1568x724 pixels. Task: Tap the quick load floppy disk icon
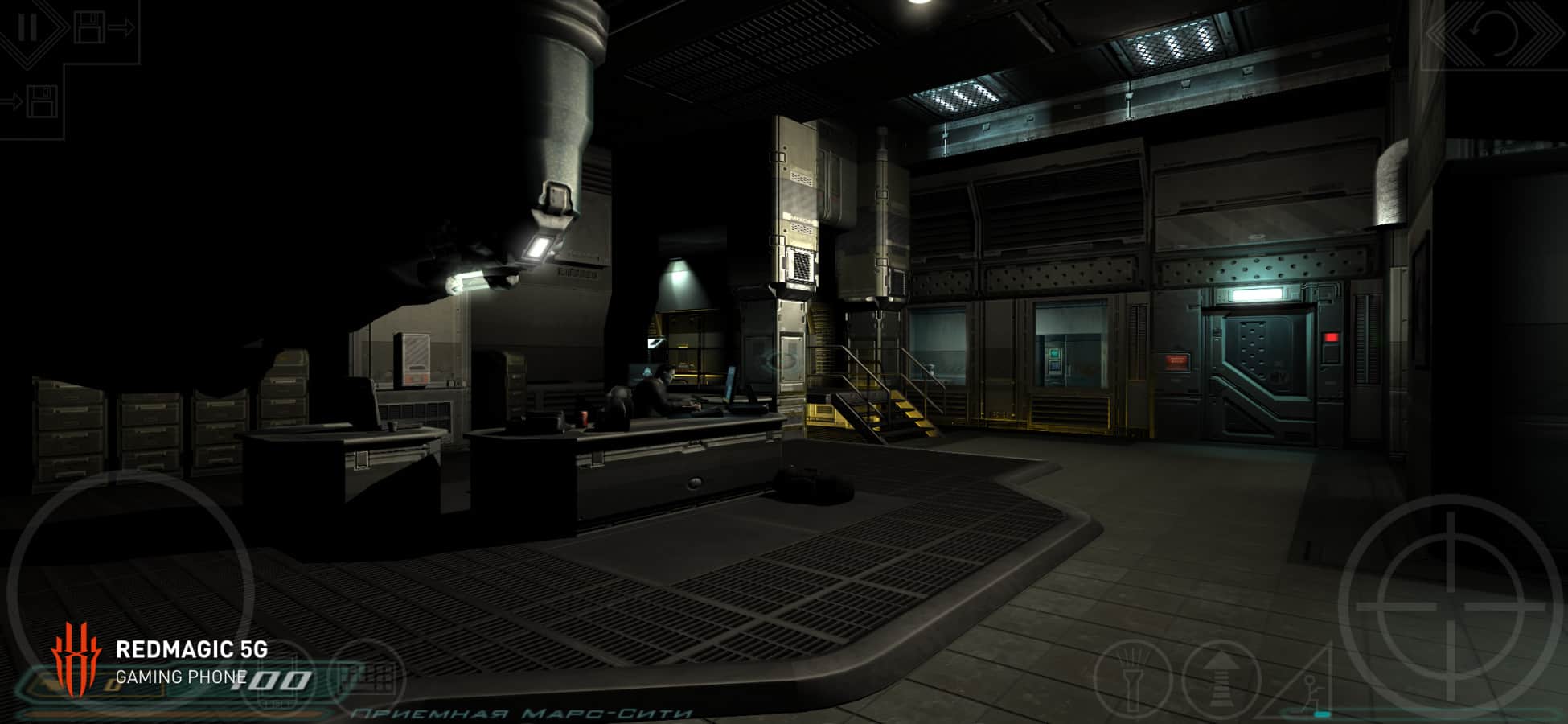[42, 102]
